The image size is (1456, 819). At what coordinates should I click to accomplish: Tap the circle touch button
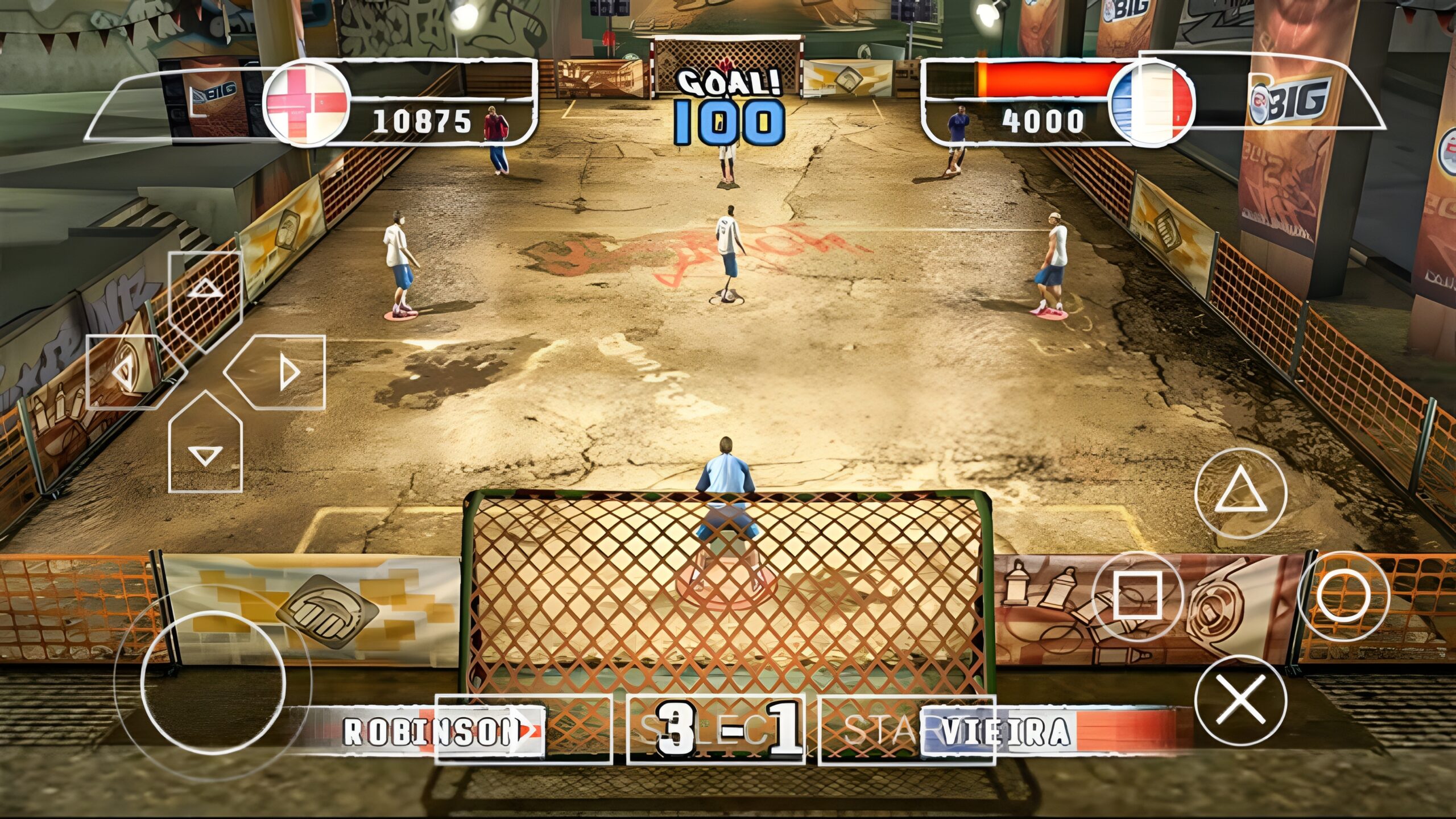pyautogui.click(x=1343, y=597)
